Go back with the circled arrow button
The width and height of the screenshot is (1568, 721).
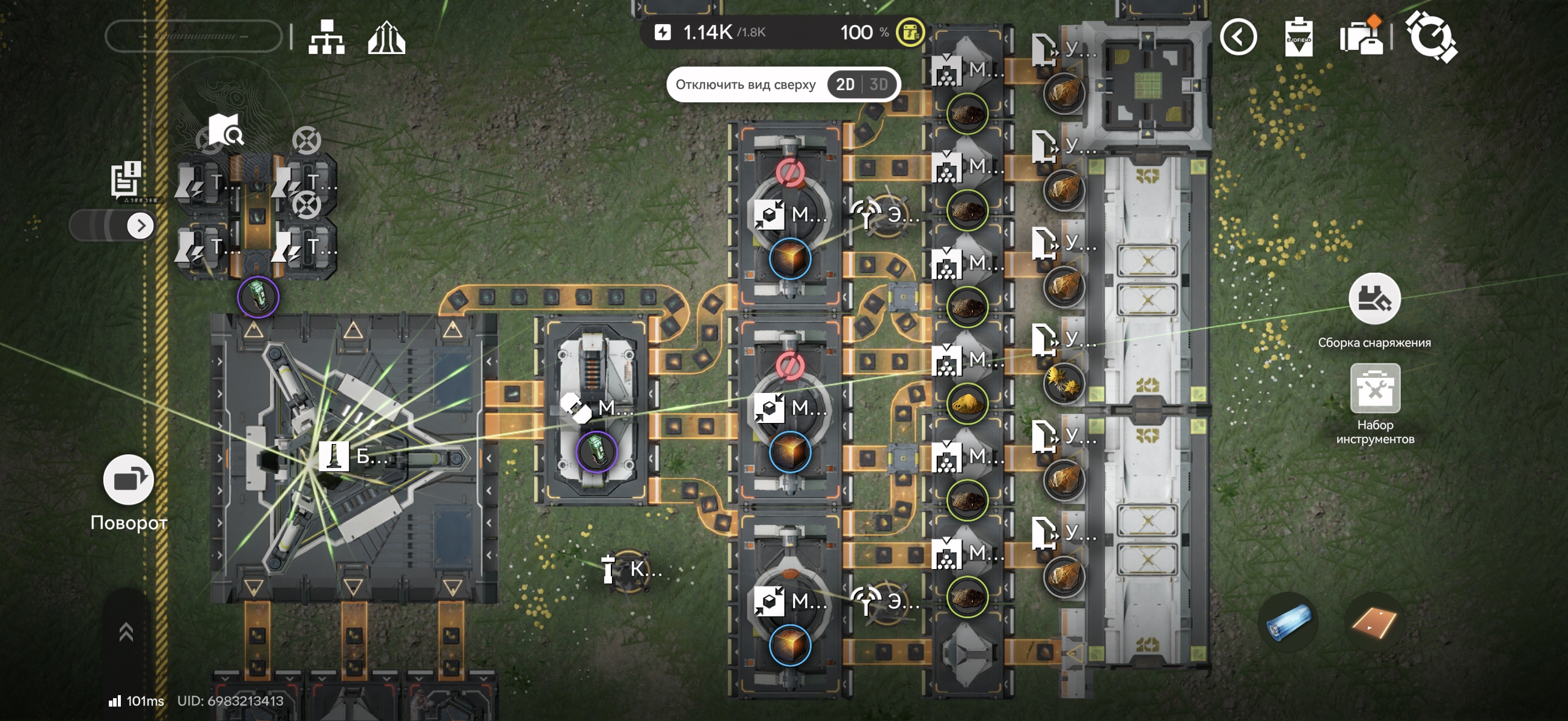point(1238,38)
